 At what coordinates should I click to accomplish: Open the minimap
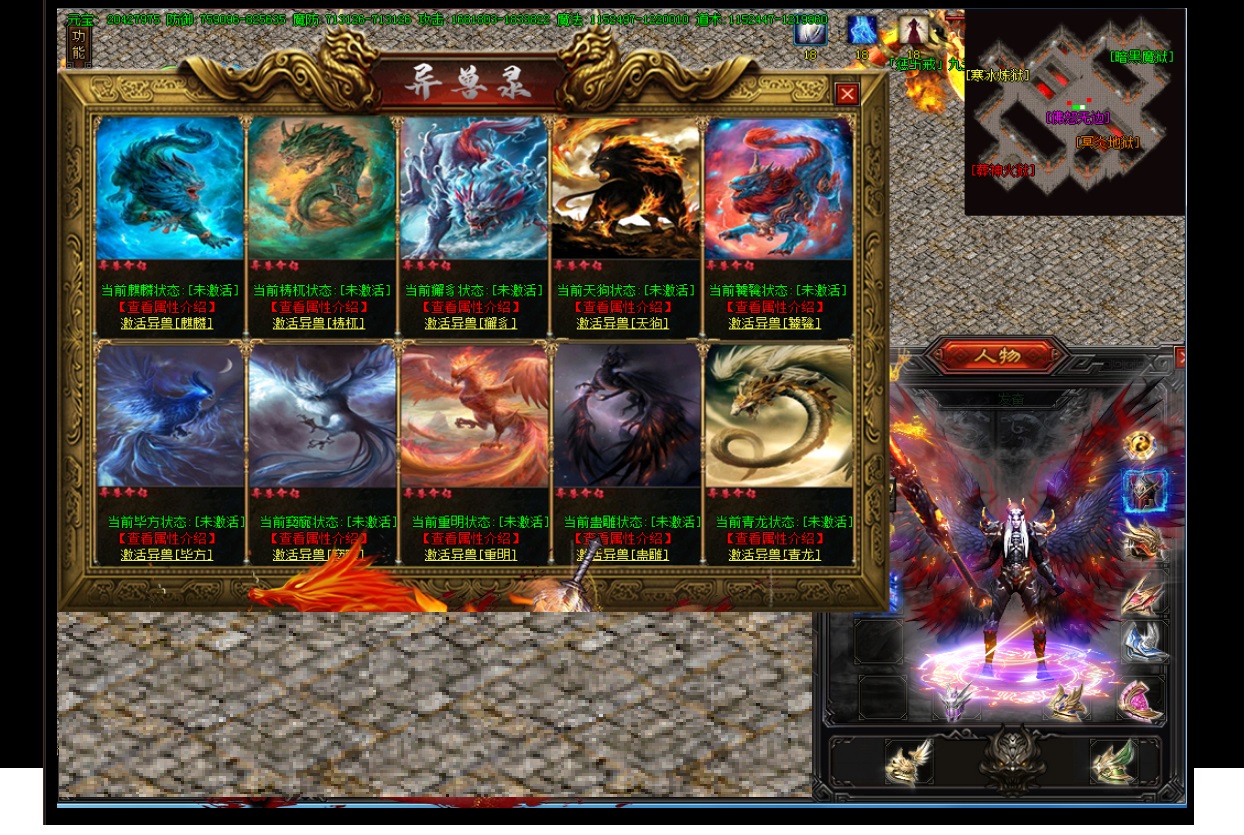point(1075,111)
